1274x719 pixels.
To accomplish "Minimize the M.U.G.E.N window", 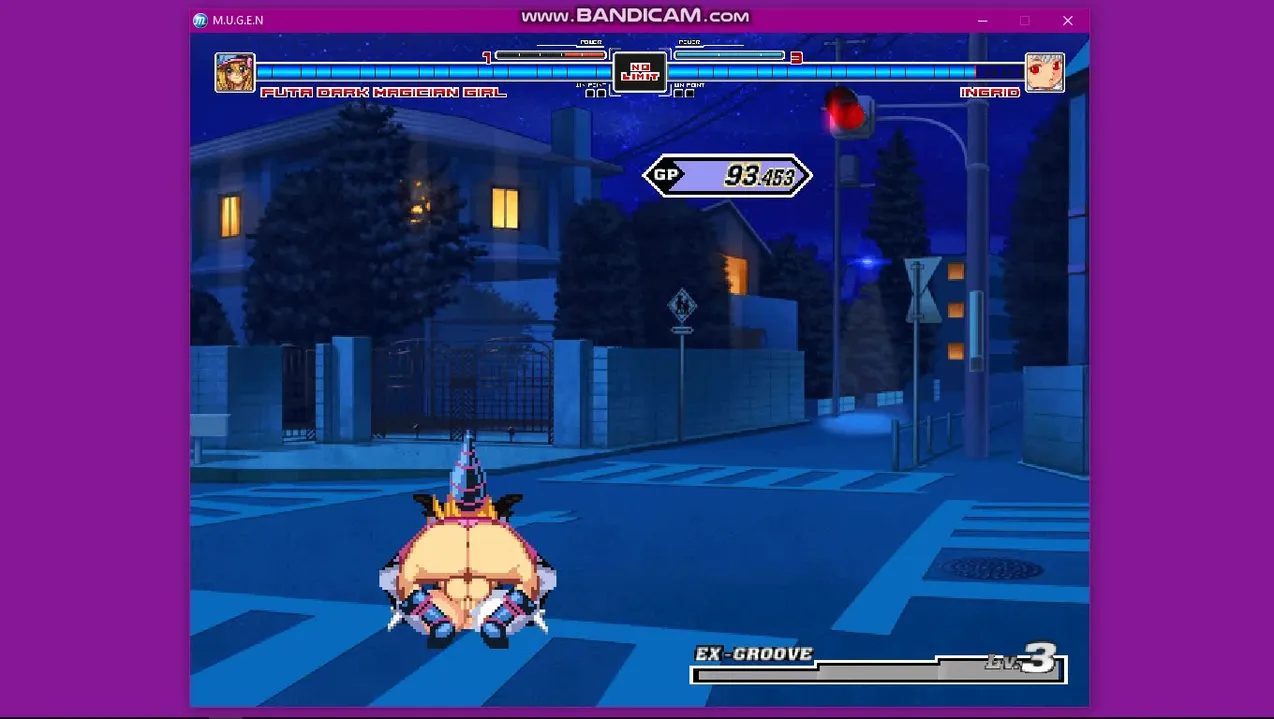I will click(983, 21).
